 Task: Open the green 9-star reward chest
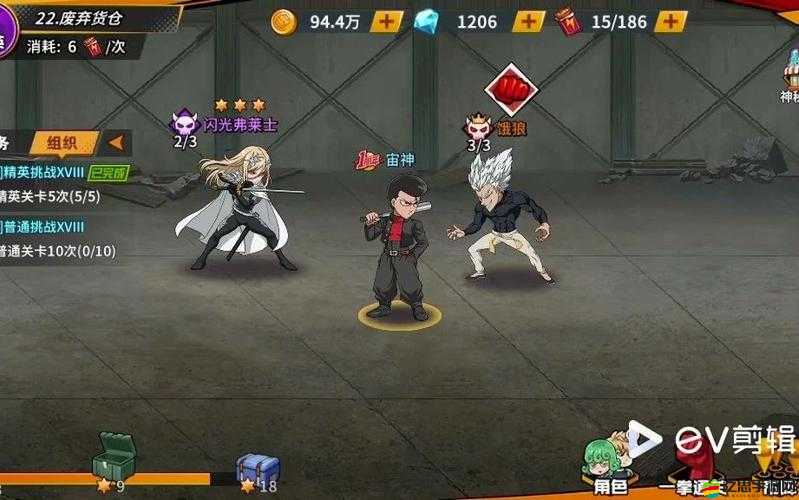(112, 458)
